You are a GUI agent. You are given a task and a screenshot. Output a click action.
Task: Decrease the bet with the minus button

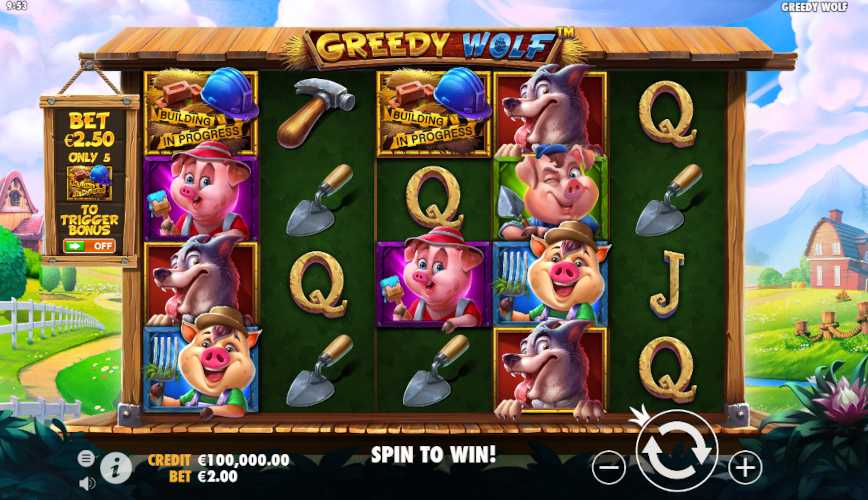[609, 466]
